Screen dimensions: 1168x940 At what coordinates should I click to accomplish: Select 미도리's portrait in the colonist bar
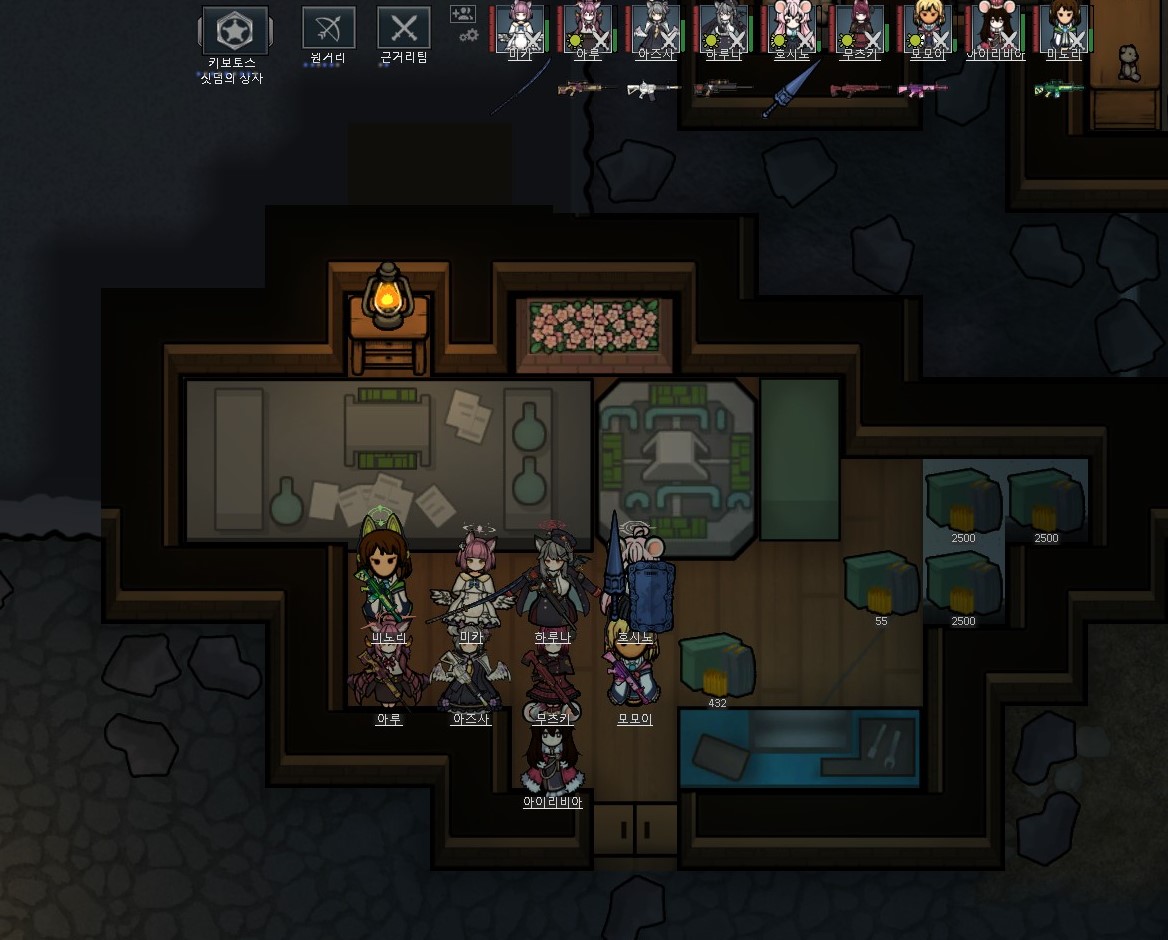(x=1064, y=27)
